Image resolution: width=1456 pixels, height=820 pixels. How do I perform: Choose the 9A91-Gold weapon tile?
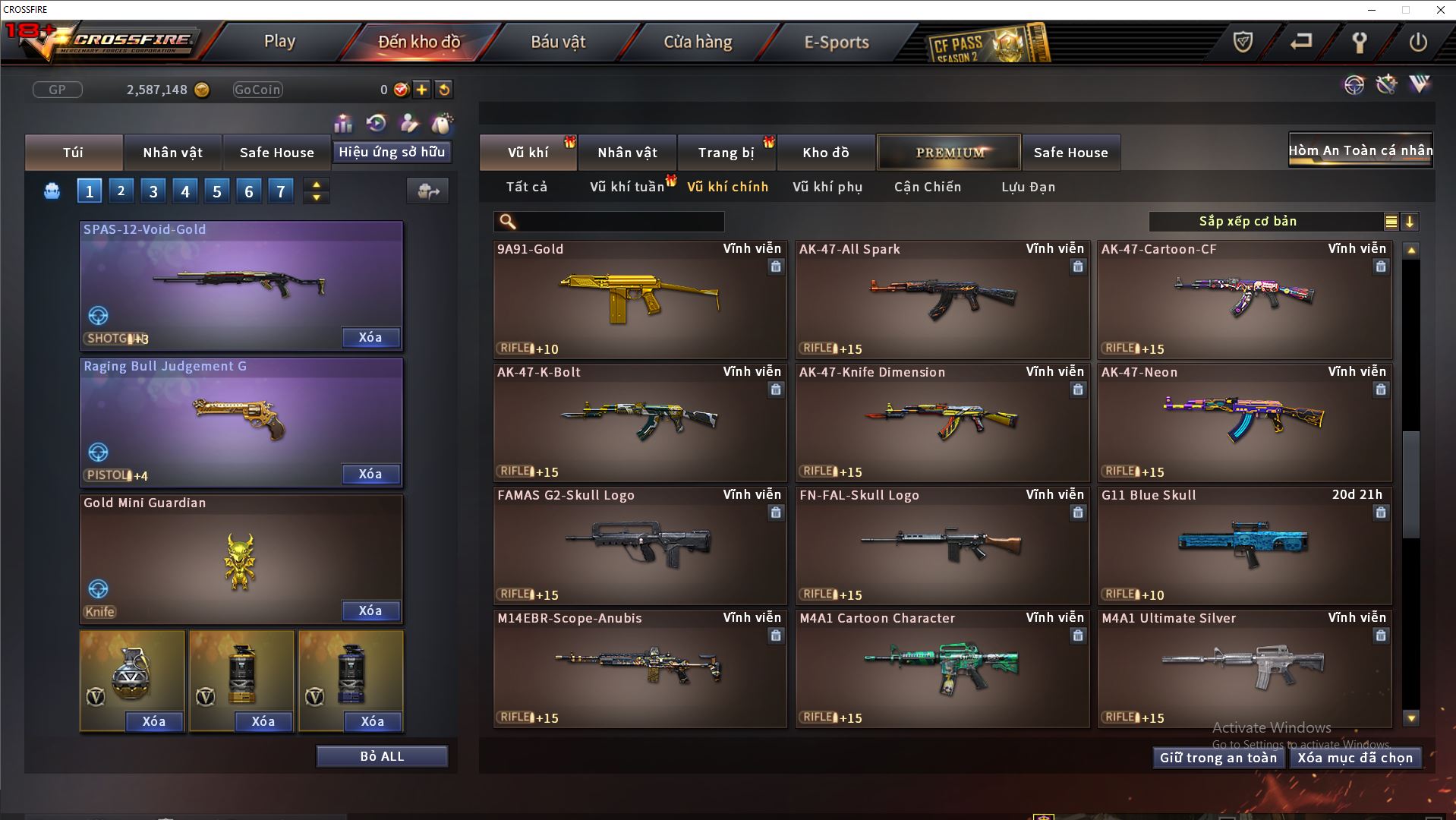tap(640, 298)
